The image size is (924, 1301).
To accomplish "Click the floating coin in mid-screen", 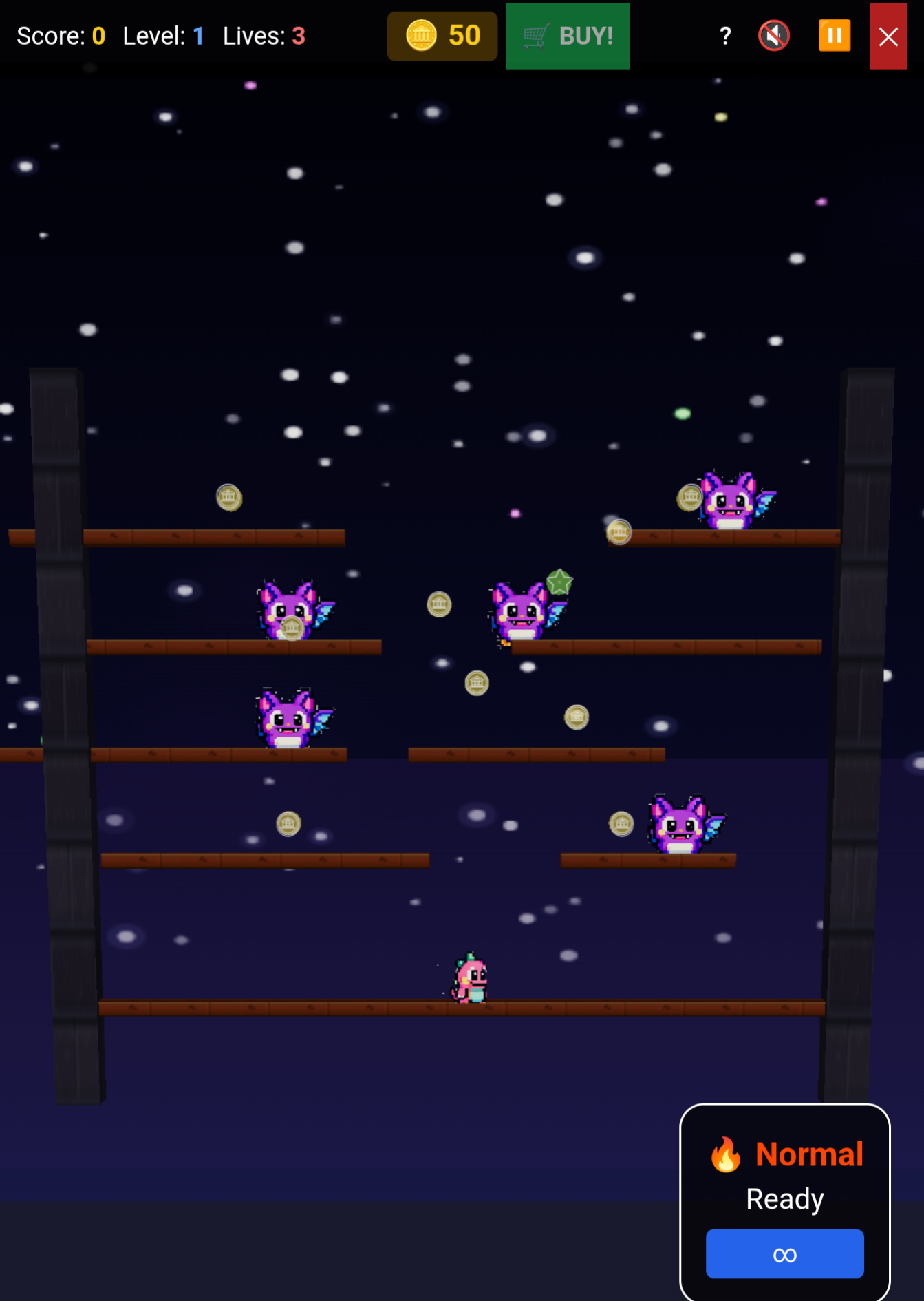I will coord(477,681).
